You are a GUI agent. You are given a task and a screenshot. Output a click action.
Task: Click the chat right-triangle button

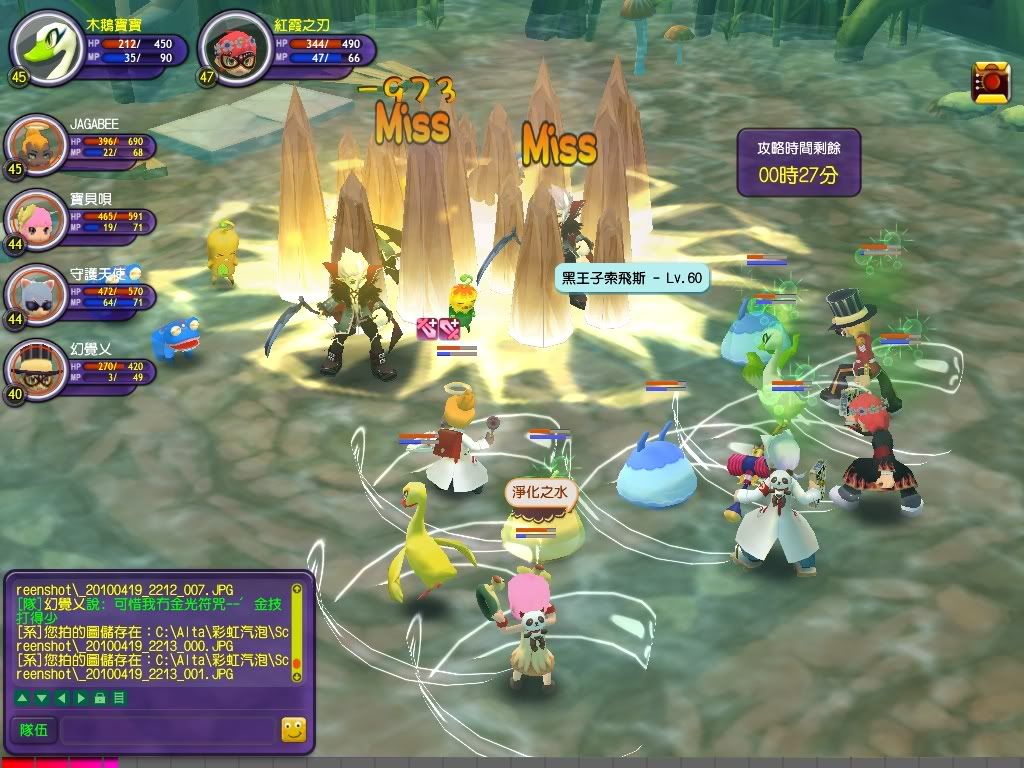79,697
